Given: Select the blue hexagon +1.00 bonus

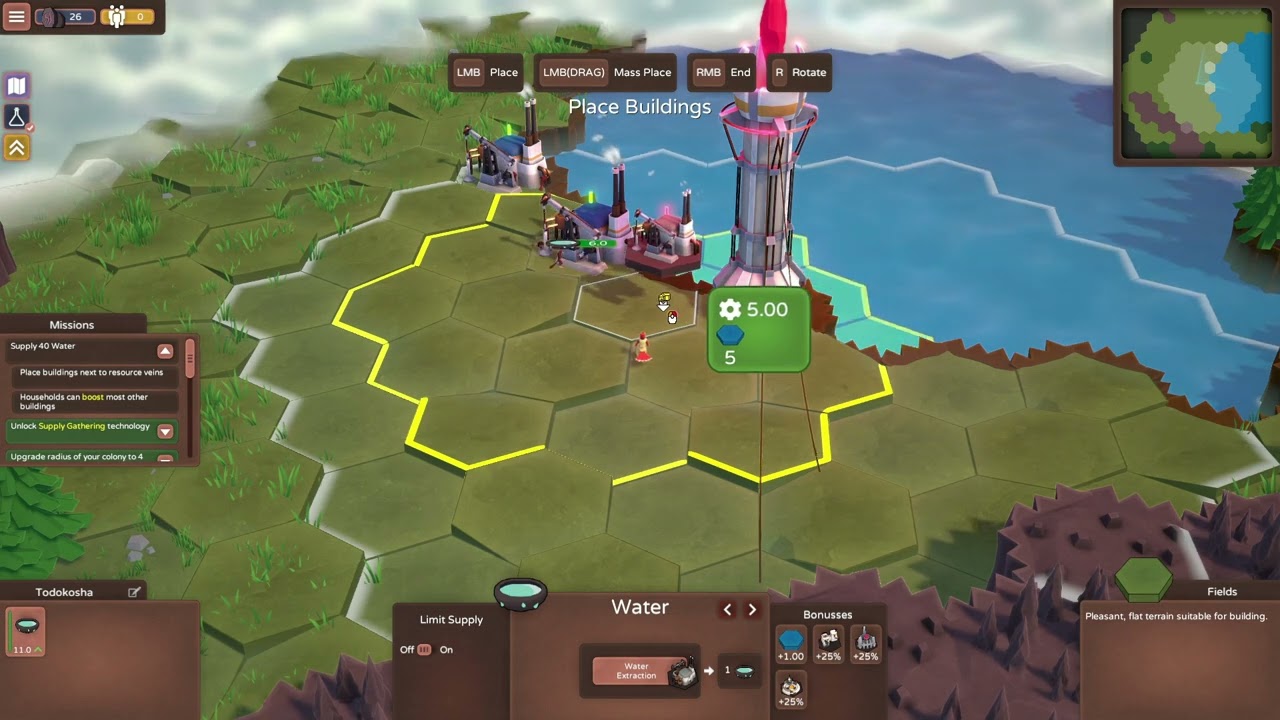Looking at the screenshot, I should pyautogui.click(x=791, y=645).
